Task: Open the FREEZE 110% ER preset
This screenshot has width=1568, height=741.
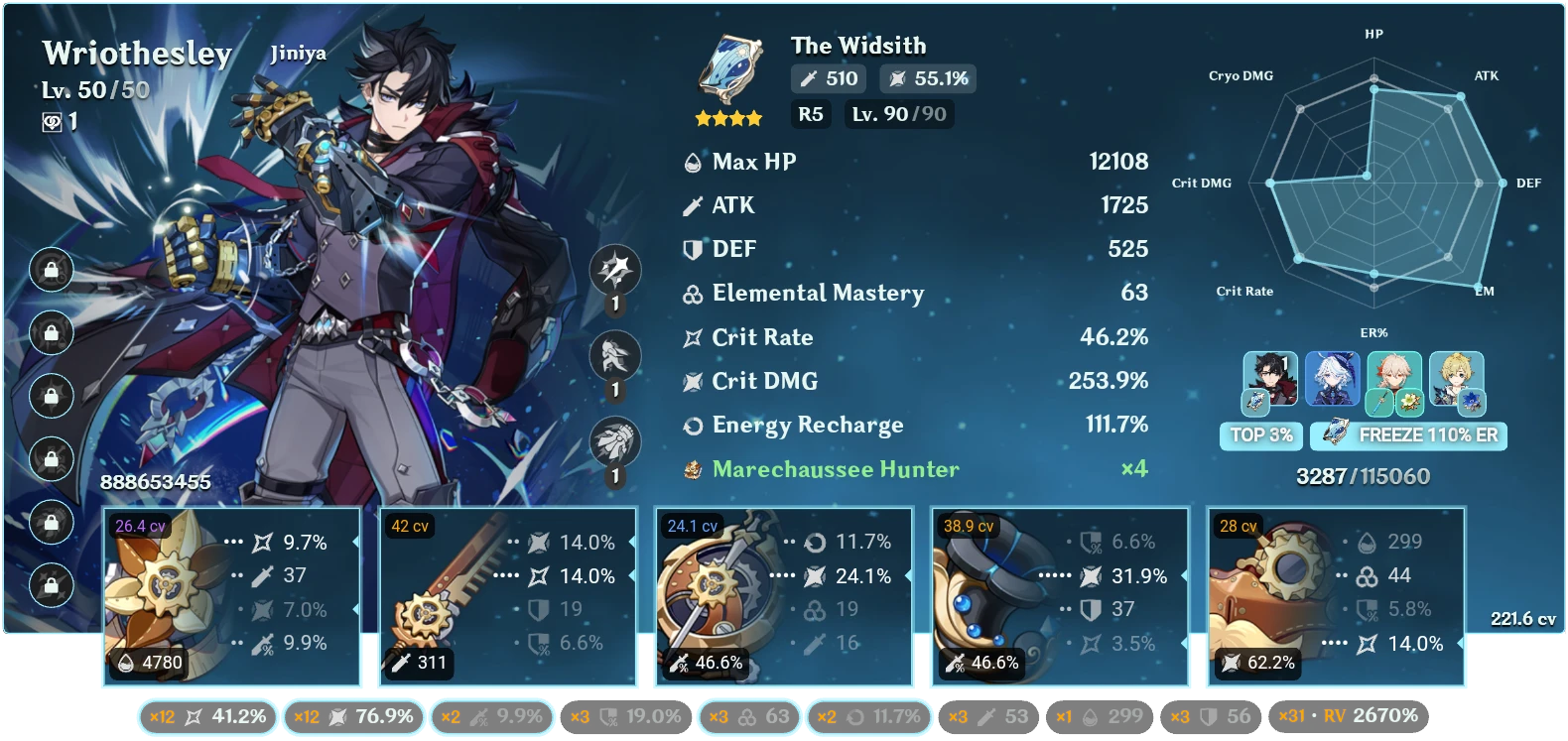Action: point(1407,435)
